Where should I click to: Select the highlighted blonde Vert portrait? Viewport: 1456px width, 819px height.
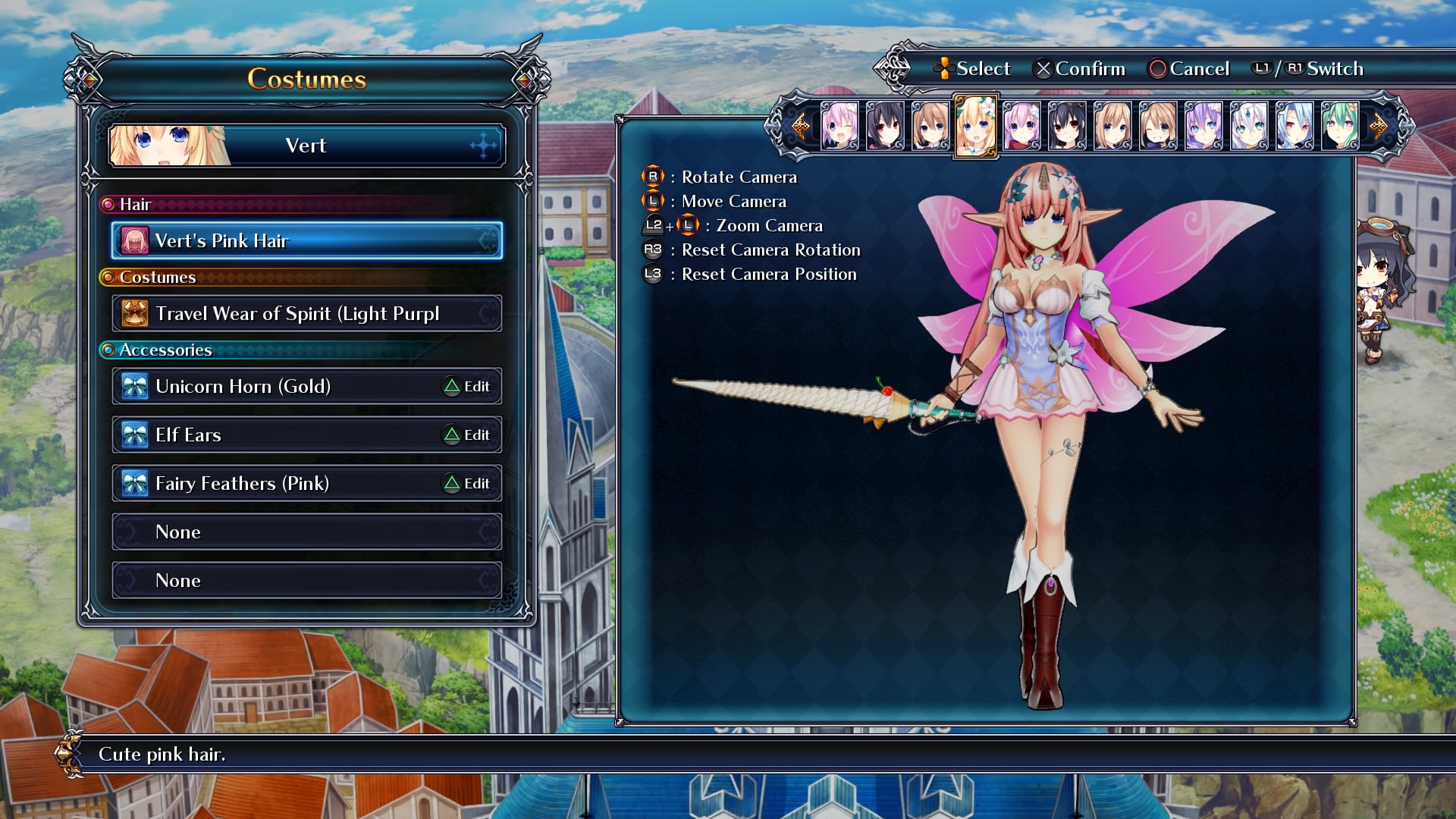point(975,126)
